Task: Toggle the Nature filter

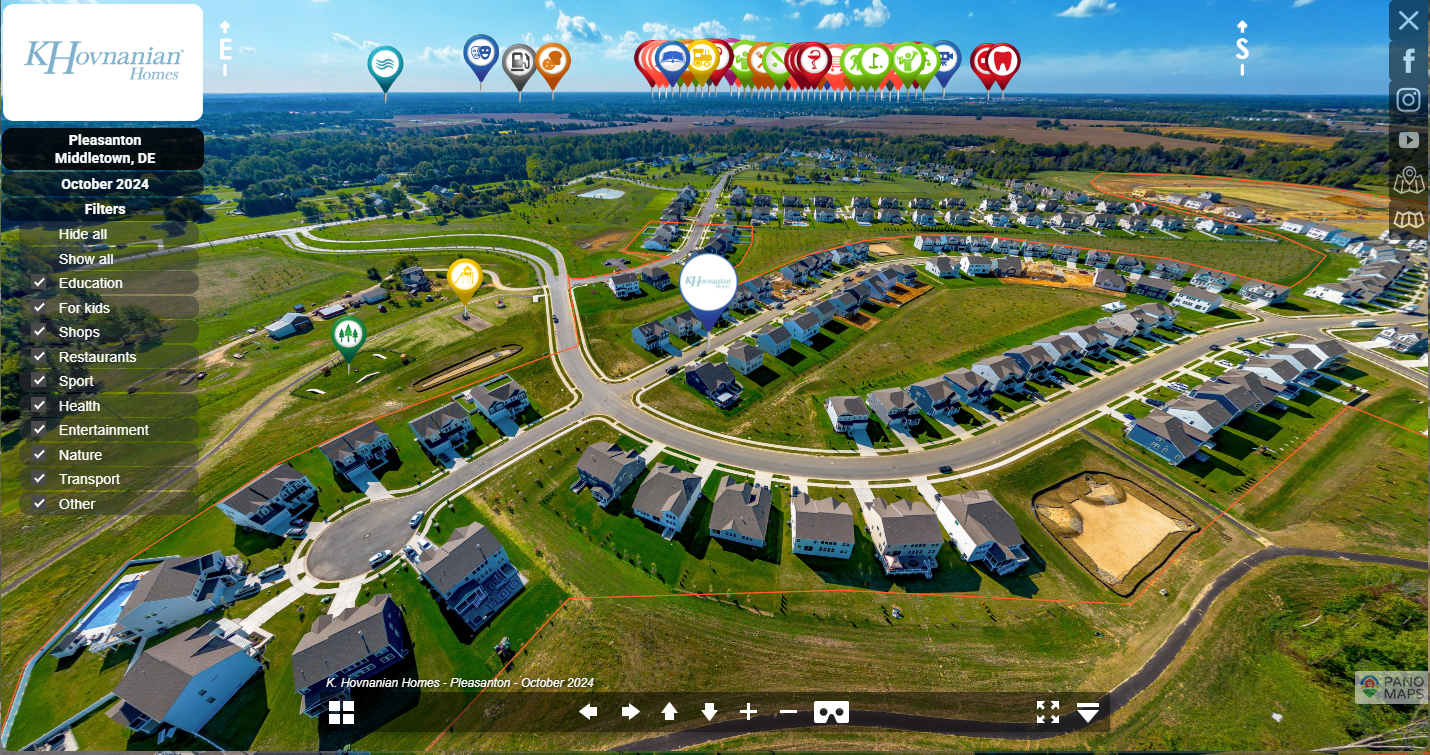Action: [x=39, y=455]
